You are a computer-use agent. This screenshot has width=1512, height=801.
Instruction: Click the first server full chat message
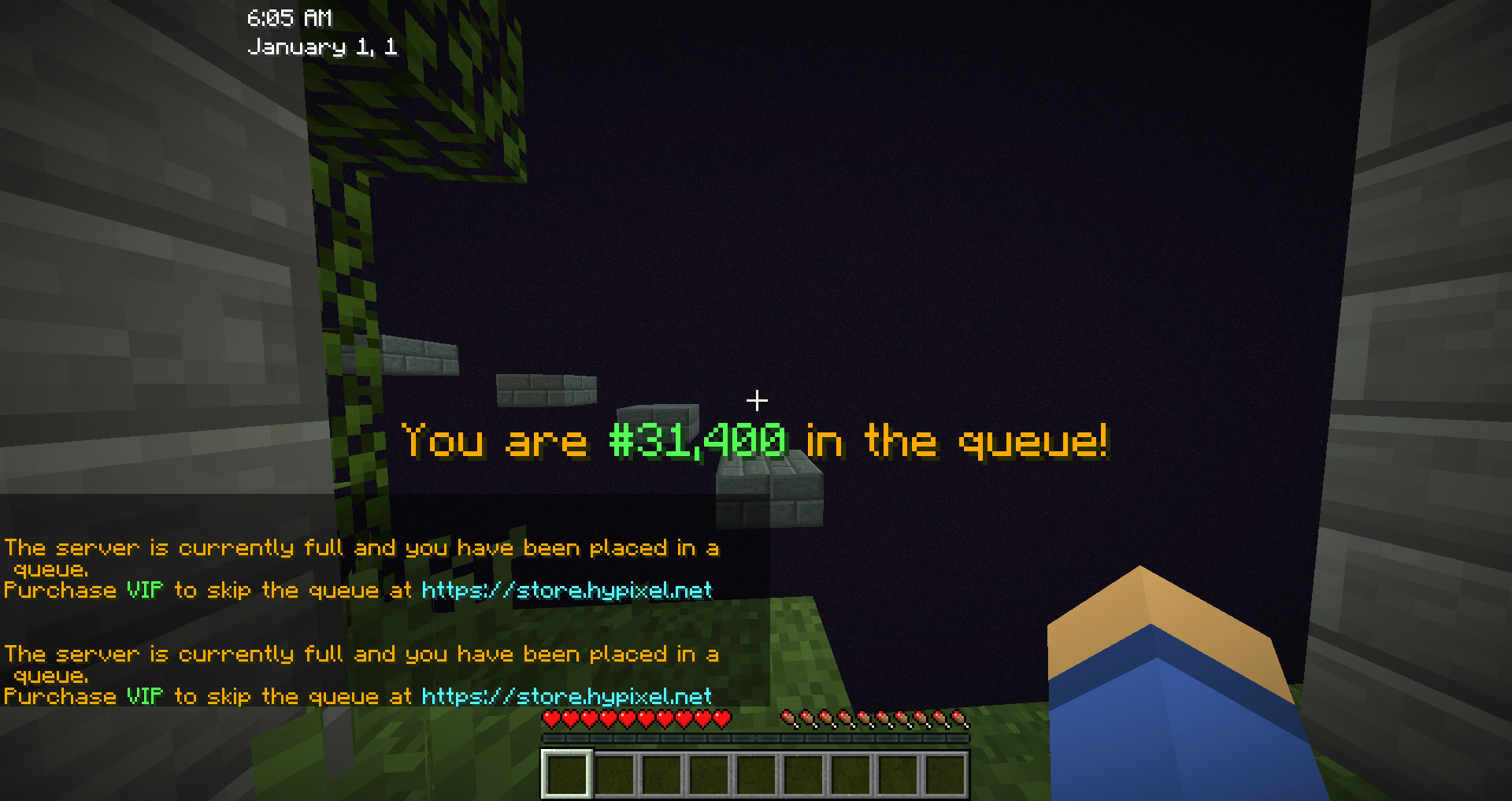(361, 548)
